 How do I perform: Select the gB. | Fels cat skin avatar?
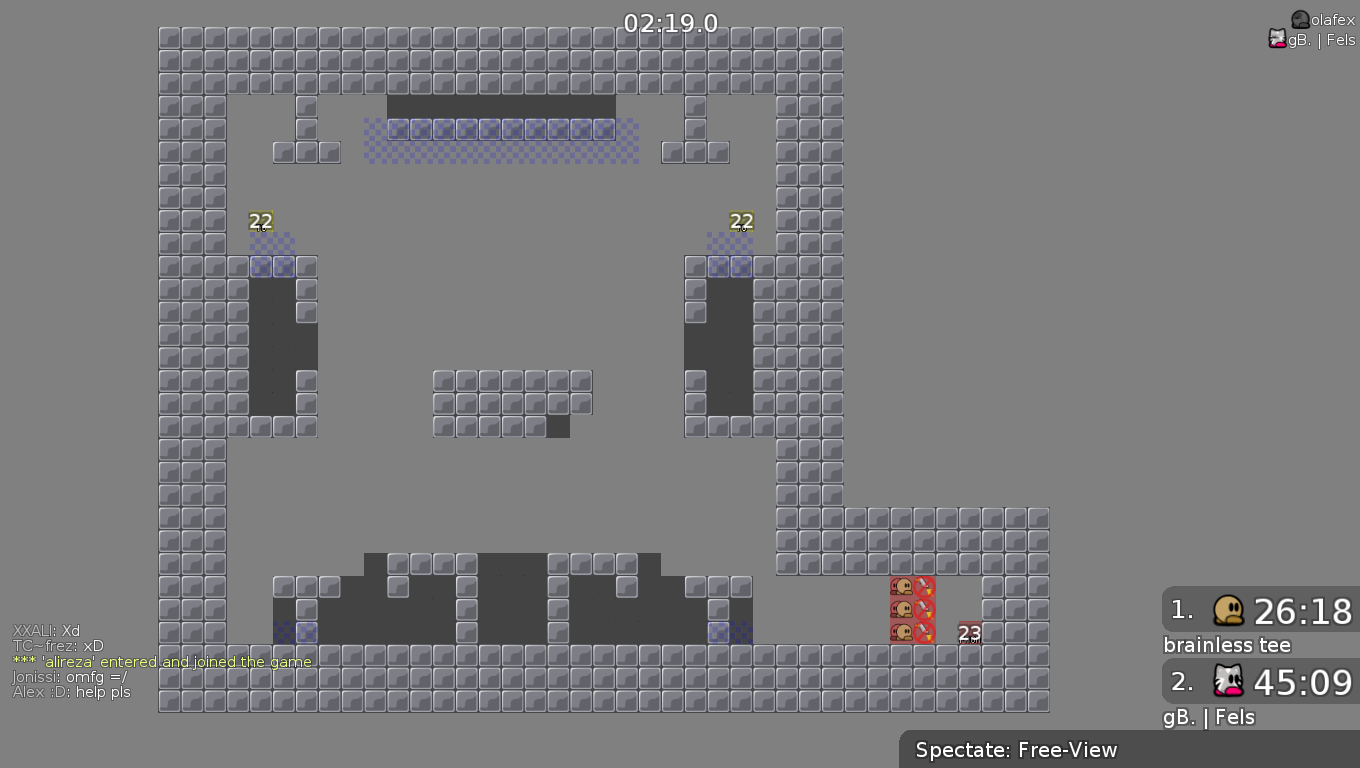(1278, 39)
